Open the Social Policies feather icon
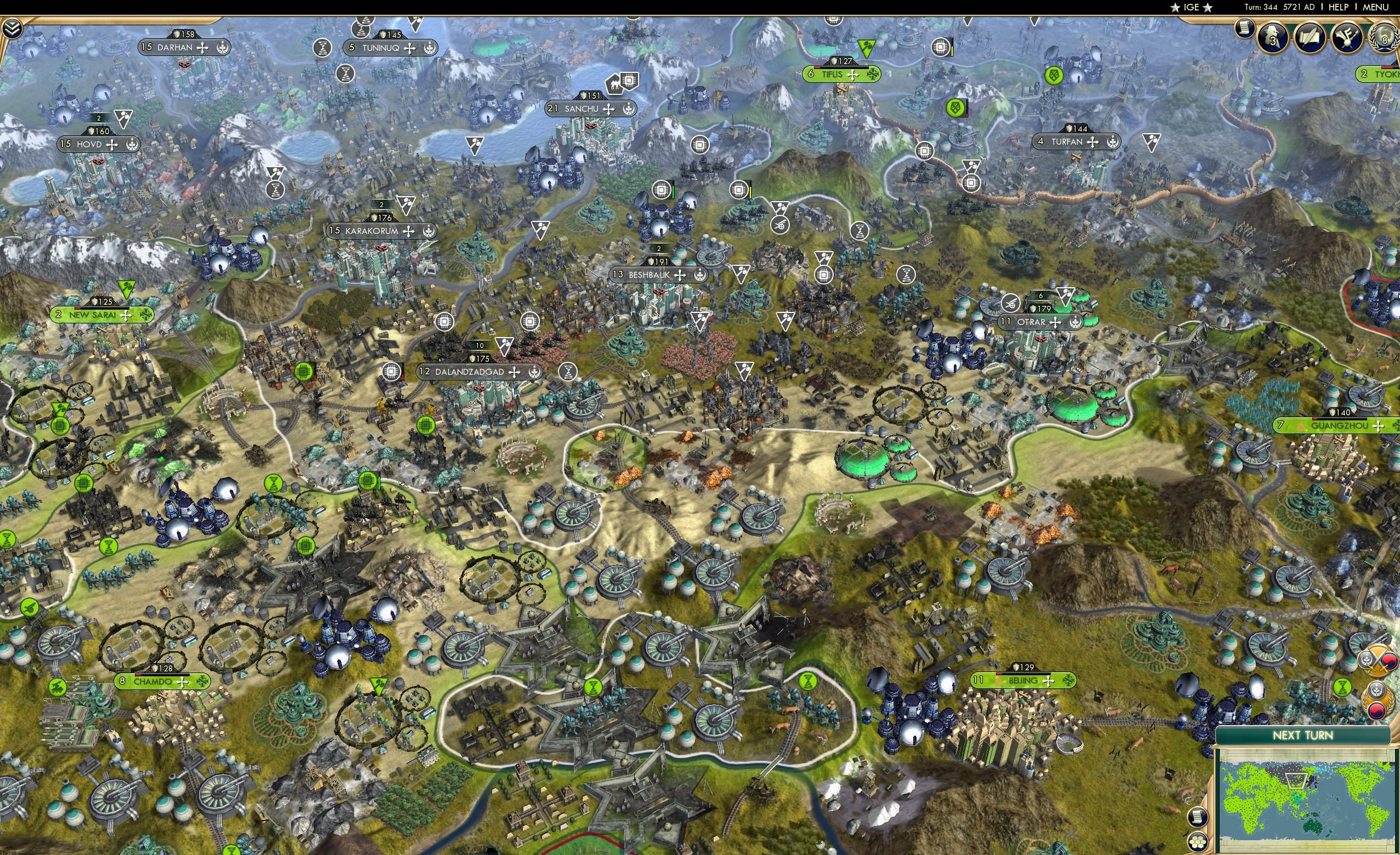The image size is (1400, 855). (1348, 38)
